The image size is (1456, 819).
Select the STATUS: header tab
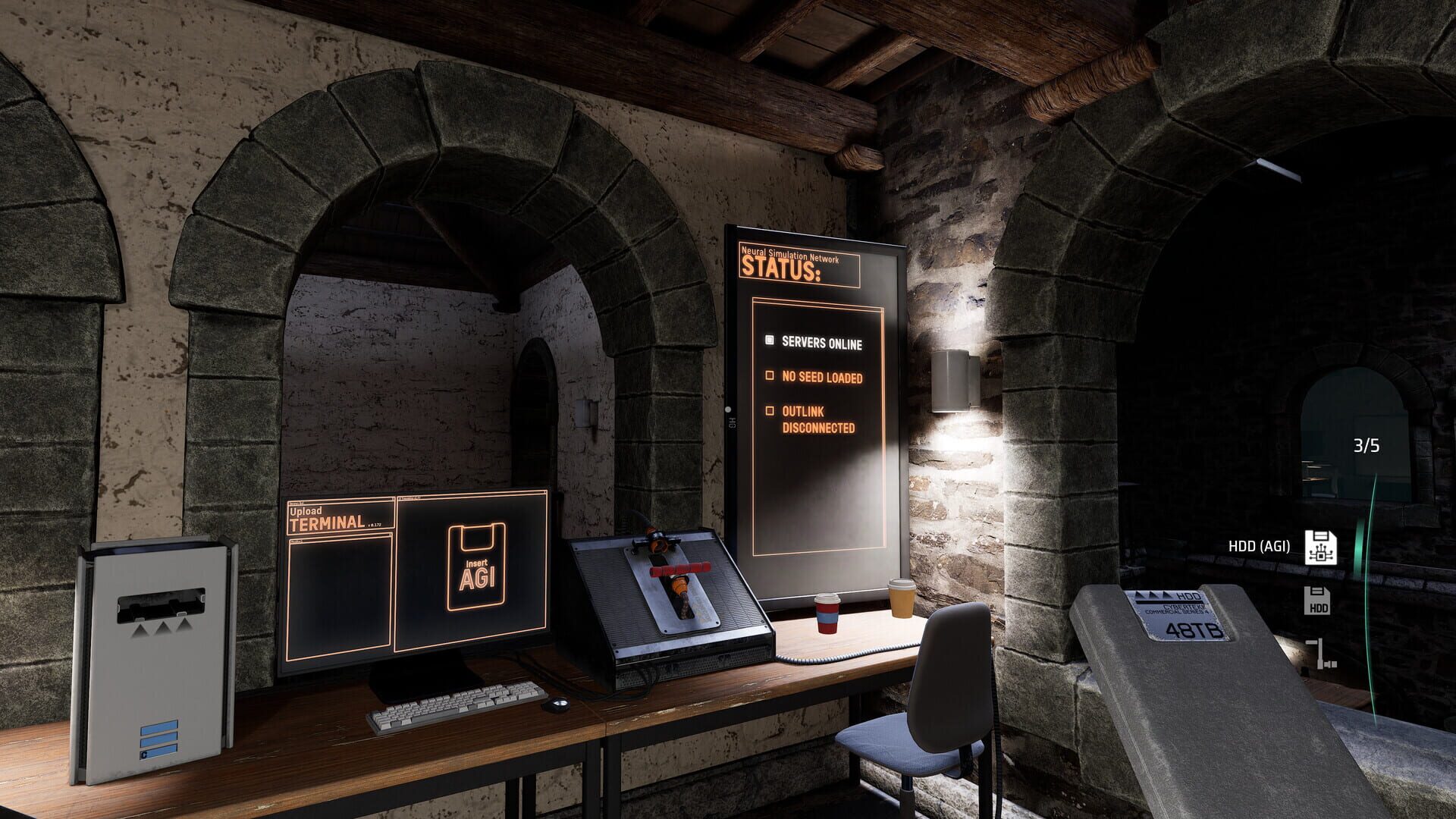click(x=781, y=269)
